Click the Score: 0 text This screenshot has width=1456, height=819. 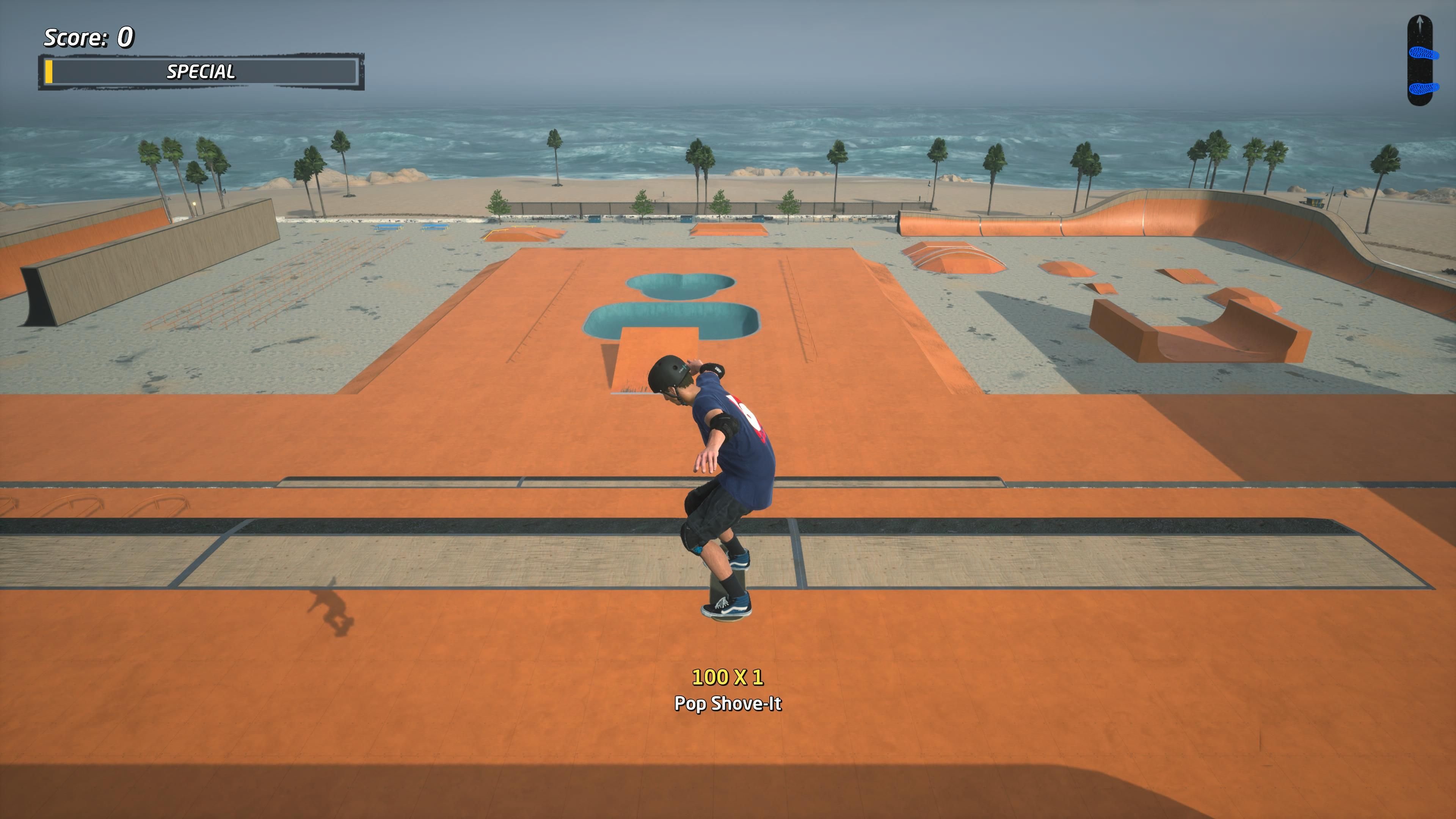88,37
